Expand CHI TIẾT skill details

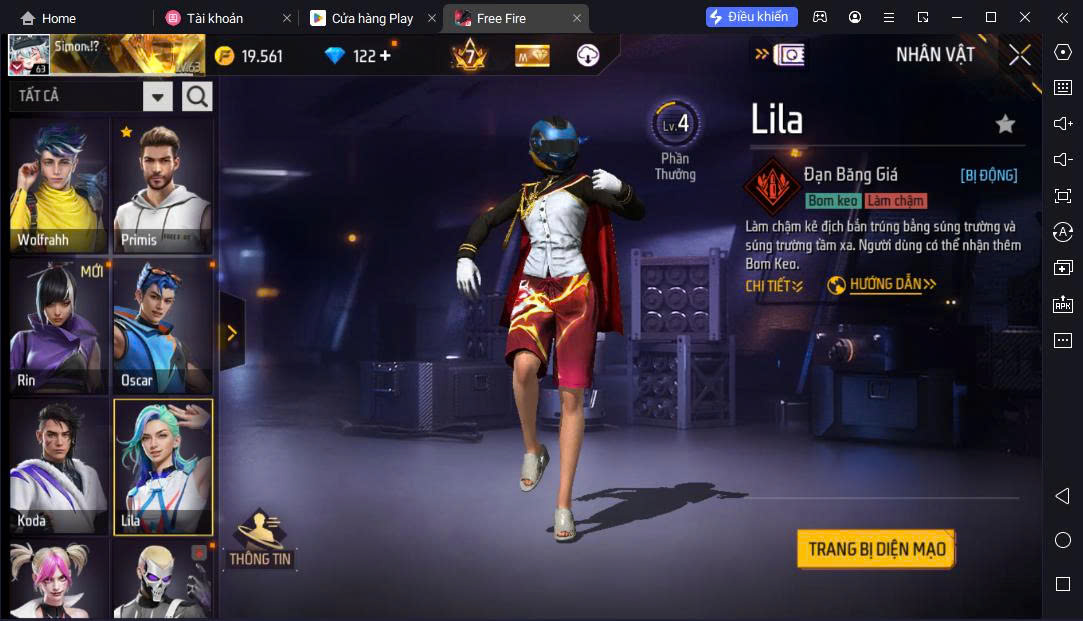point(774,286)
